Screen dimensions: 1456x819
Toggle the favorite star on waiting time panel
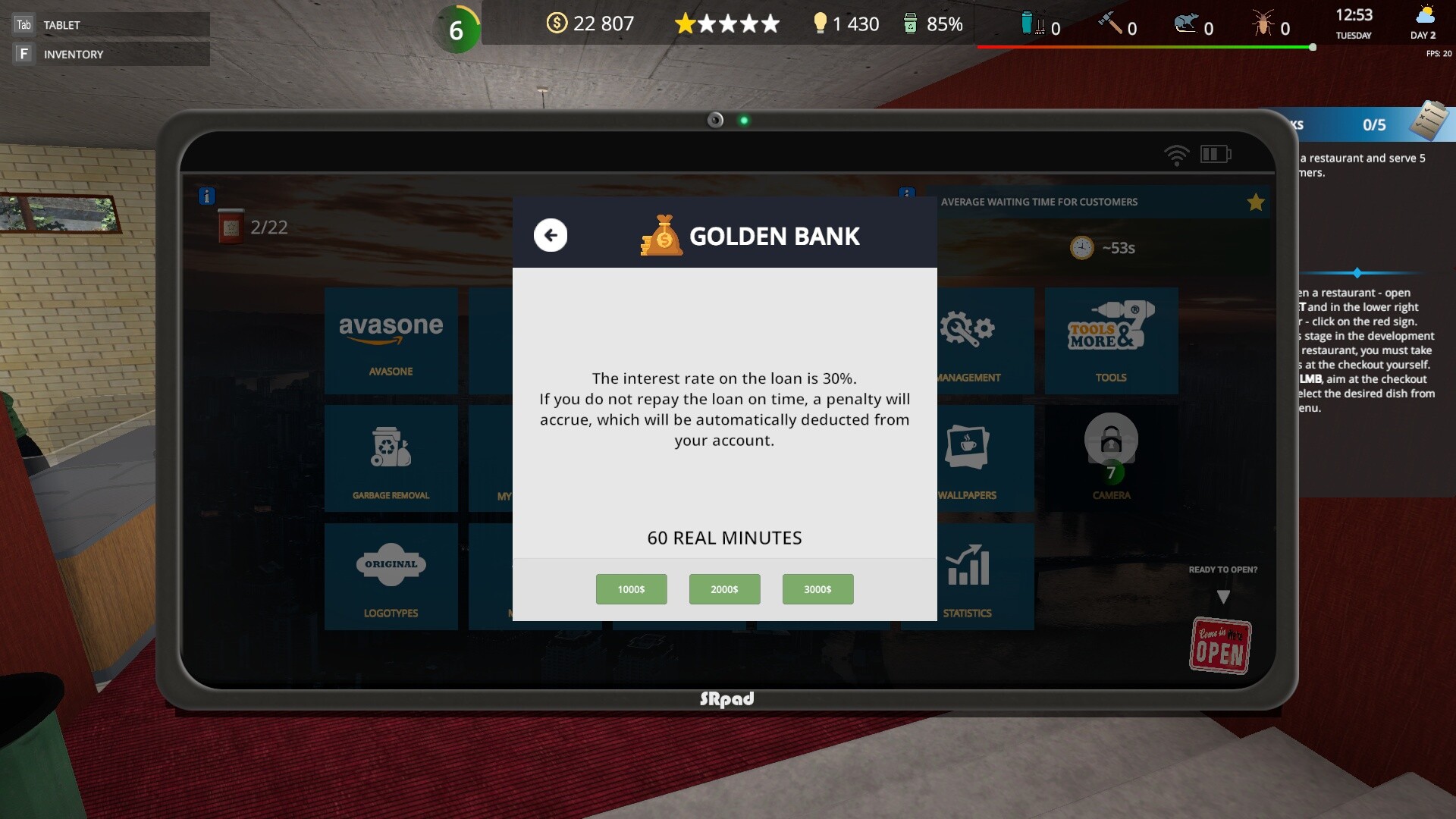point(1257,202)
